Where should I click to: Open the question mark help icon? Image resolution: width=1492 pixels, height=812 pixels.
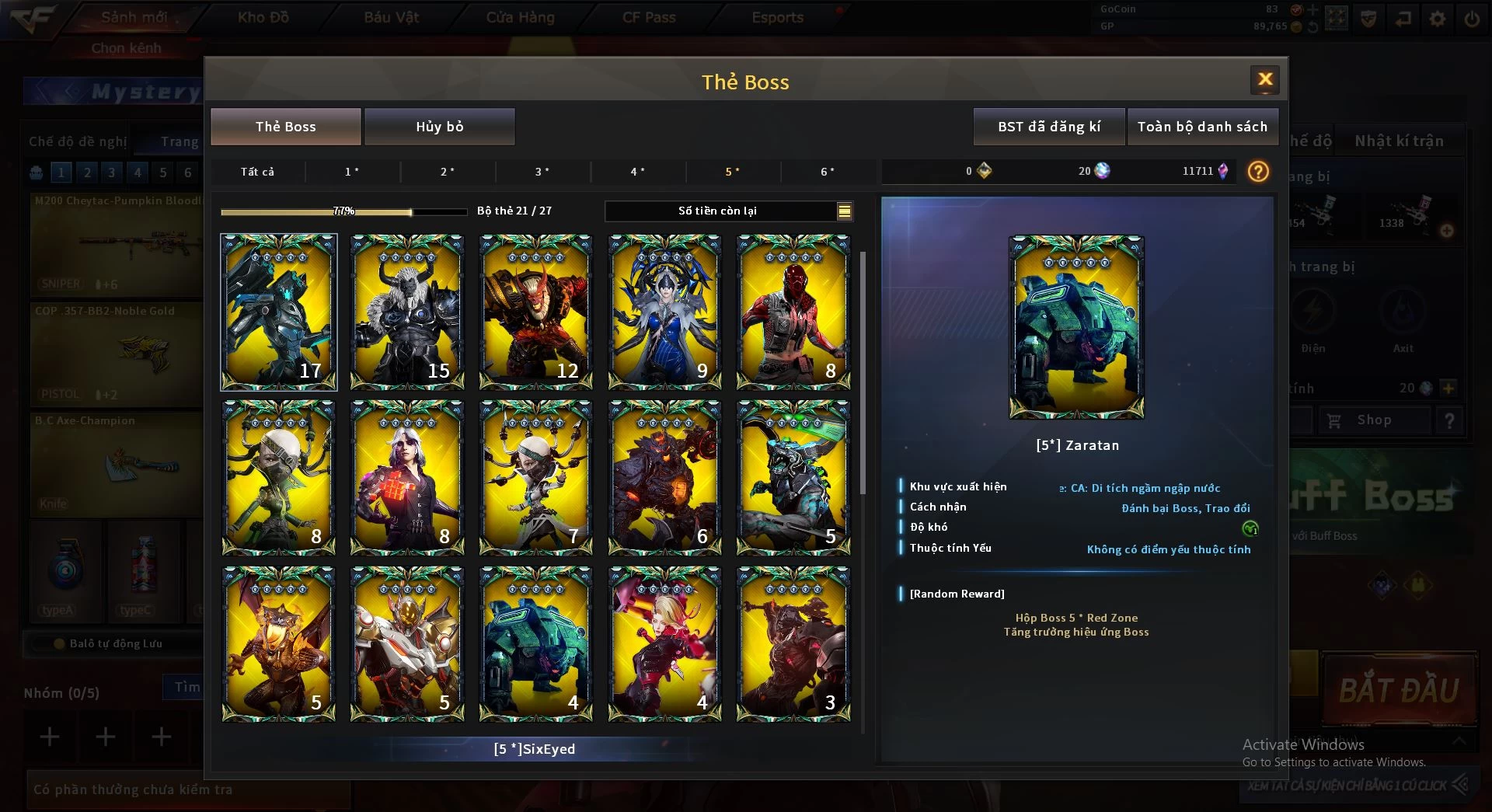[1257, 172]
